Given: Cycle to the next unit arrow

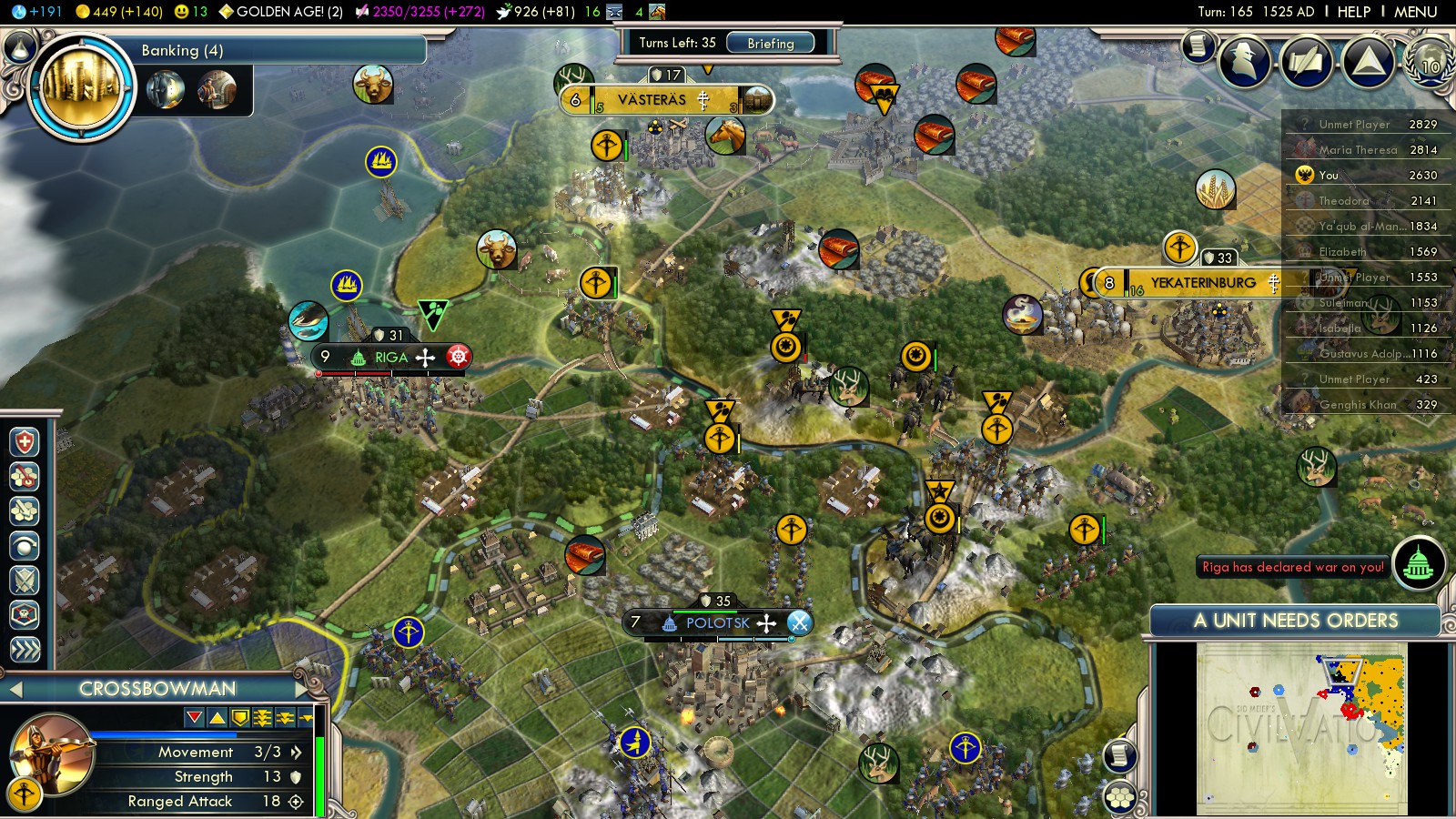Looking at the screenshot, I should point(300,689).
